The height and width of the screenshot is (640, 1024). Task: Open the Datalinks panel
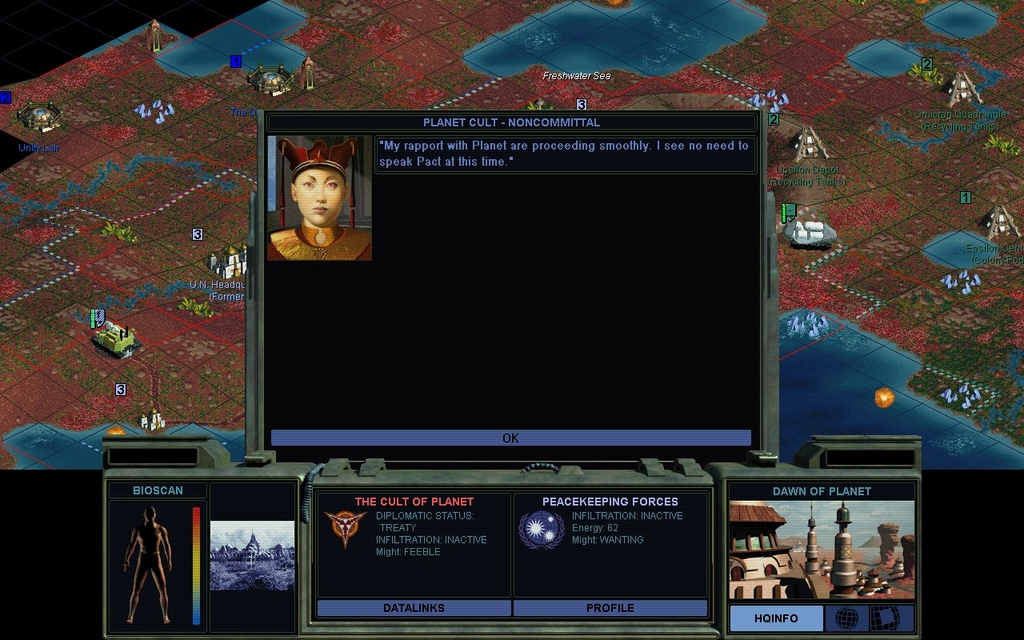413,608
